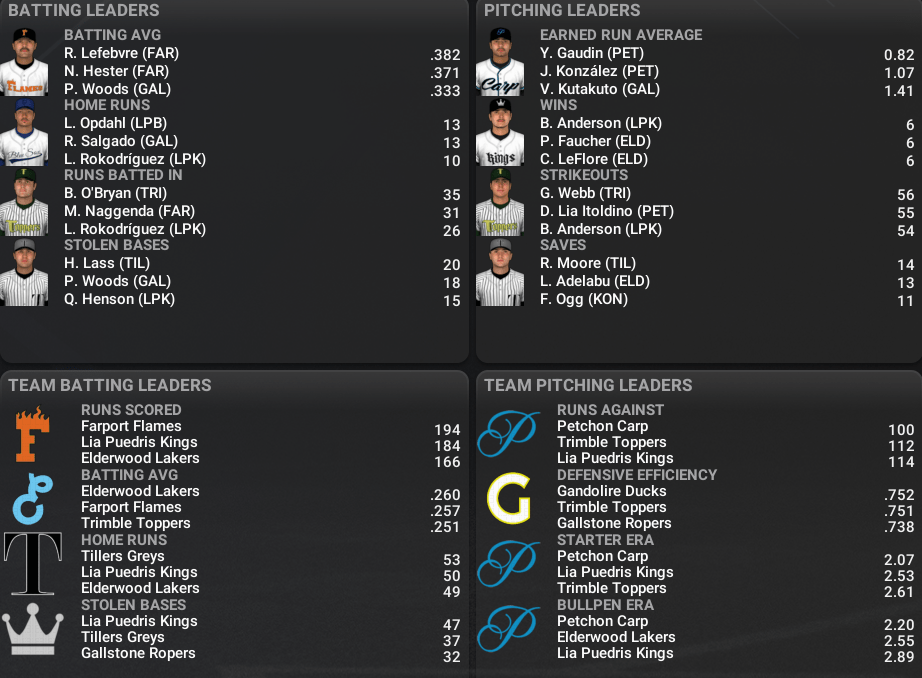Open D. Lia Itoldino's profile
The height and width of the screenshot is (678, 922).
(x=606, y=211)
